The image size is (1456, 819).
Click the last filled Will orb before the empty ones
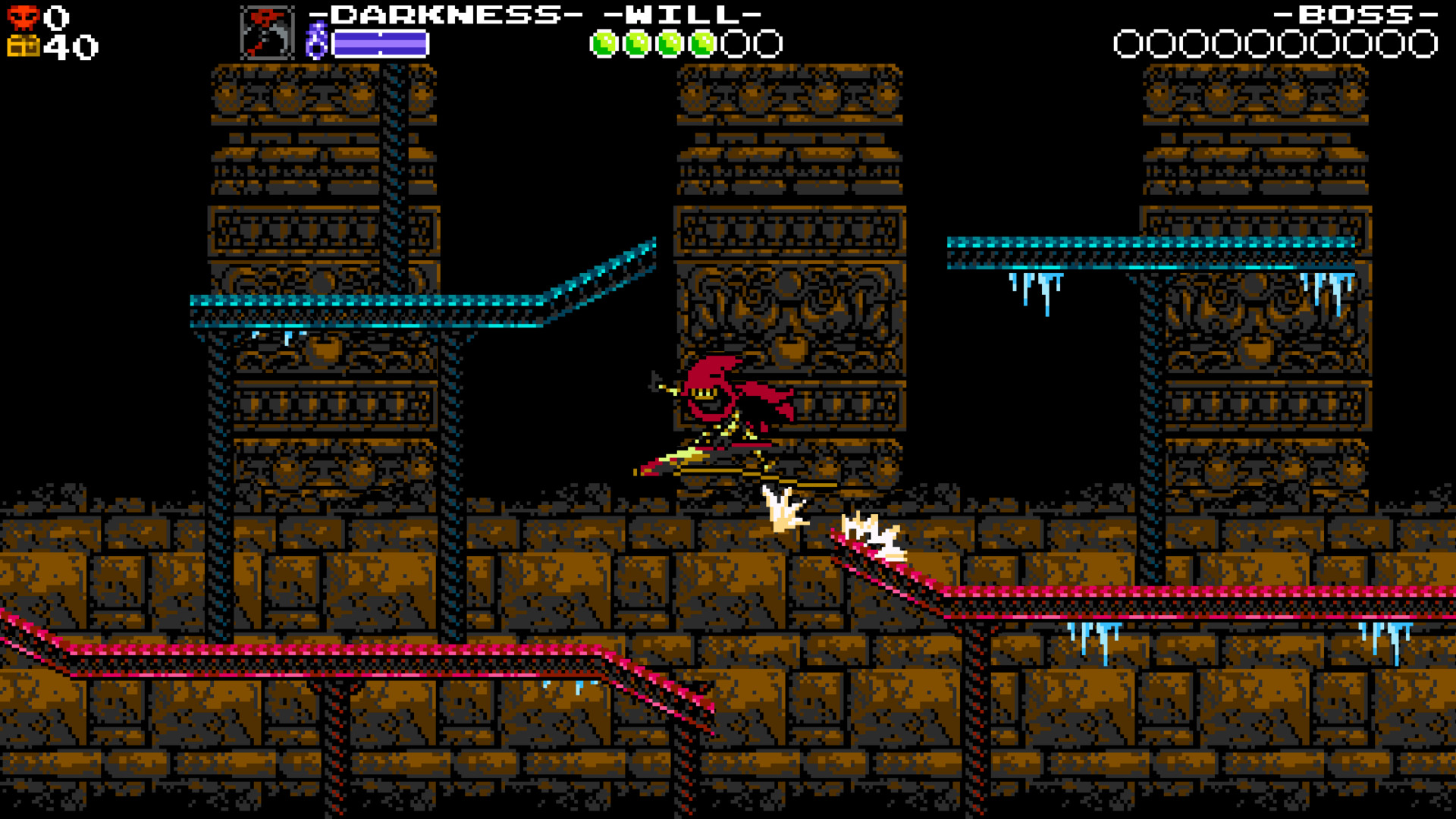(703, 42)
